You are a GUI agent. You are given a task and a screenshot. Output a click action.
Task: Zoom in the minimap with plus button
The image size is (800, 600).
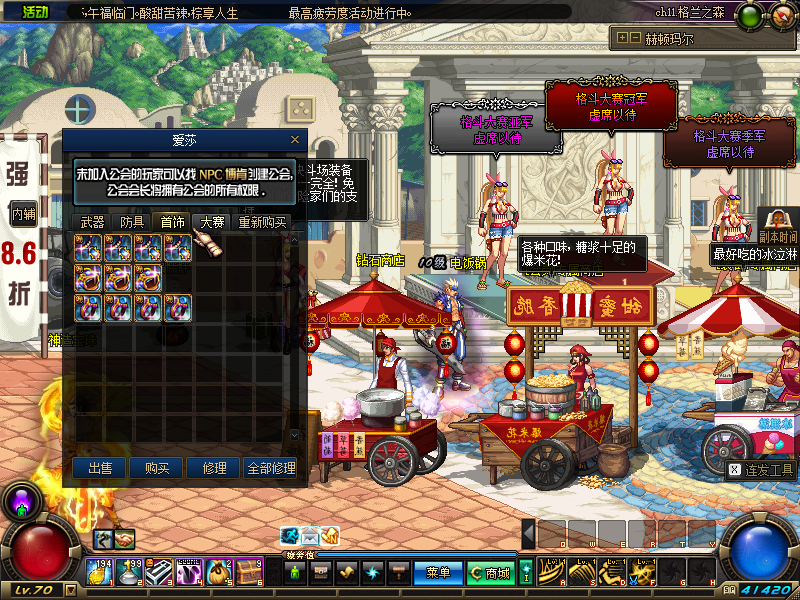tap(623, 38)
